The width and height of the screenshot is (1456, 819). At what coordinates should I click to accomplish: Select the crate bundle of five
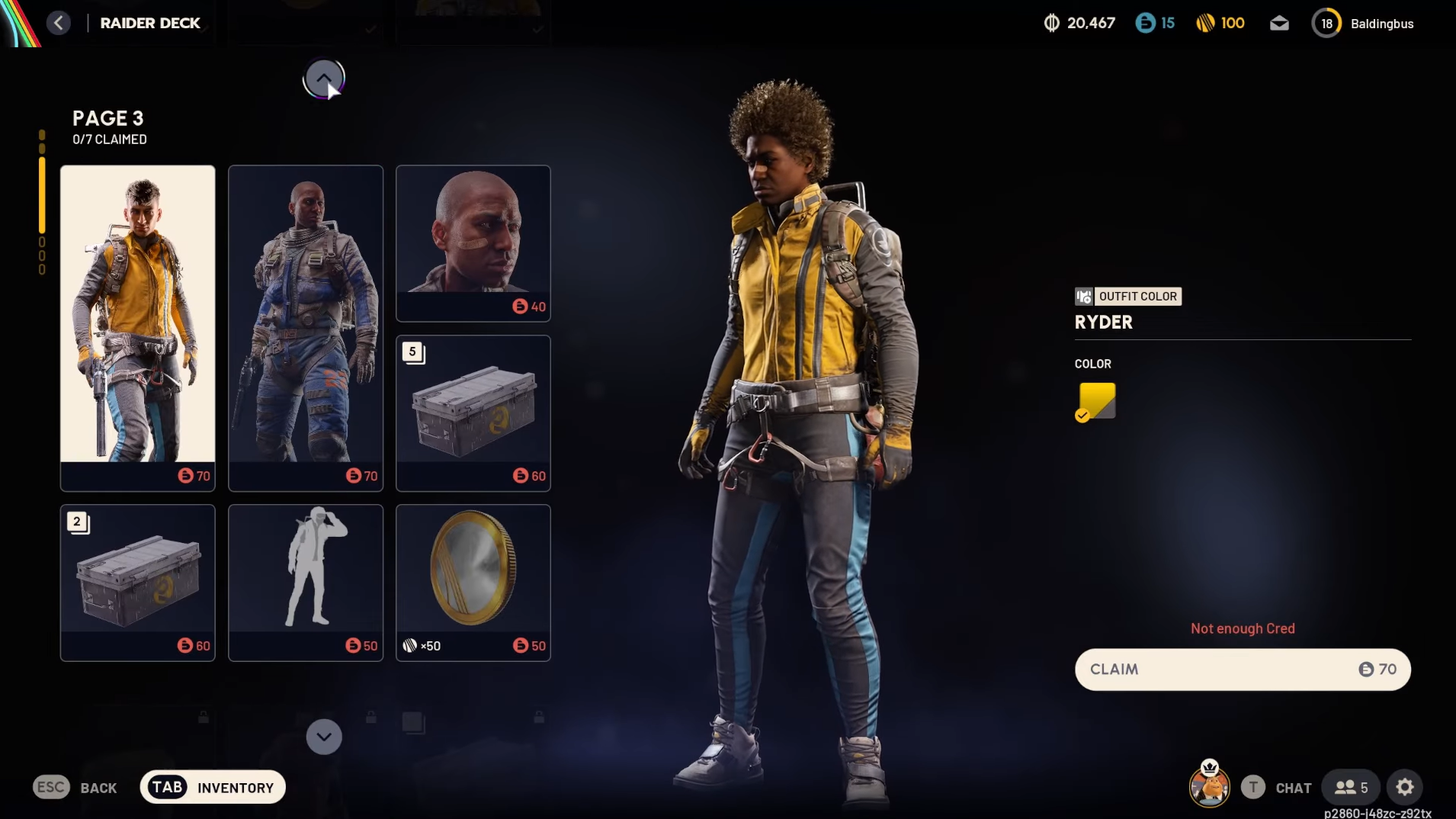point(473,413)
